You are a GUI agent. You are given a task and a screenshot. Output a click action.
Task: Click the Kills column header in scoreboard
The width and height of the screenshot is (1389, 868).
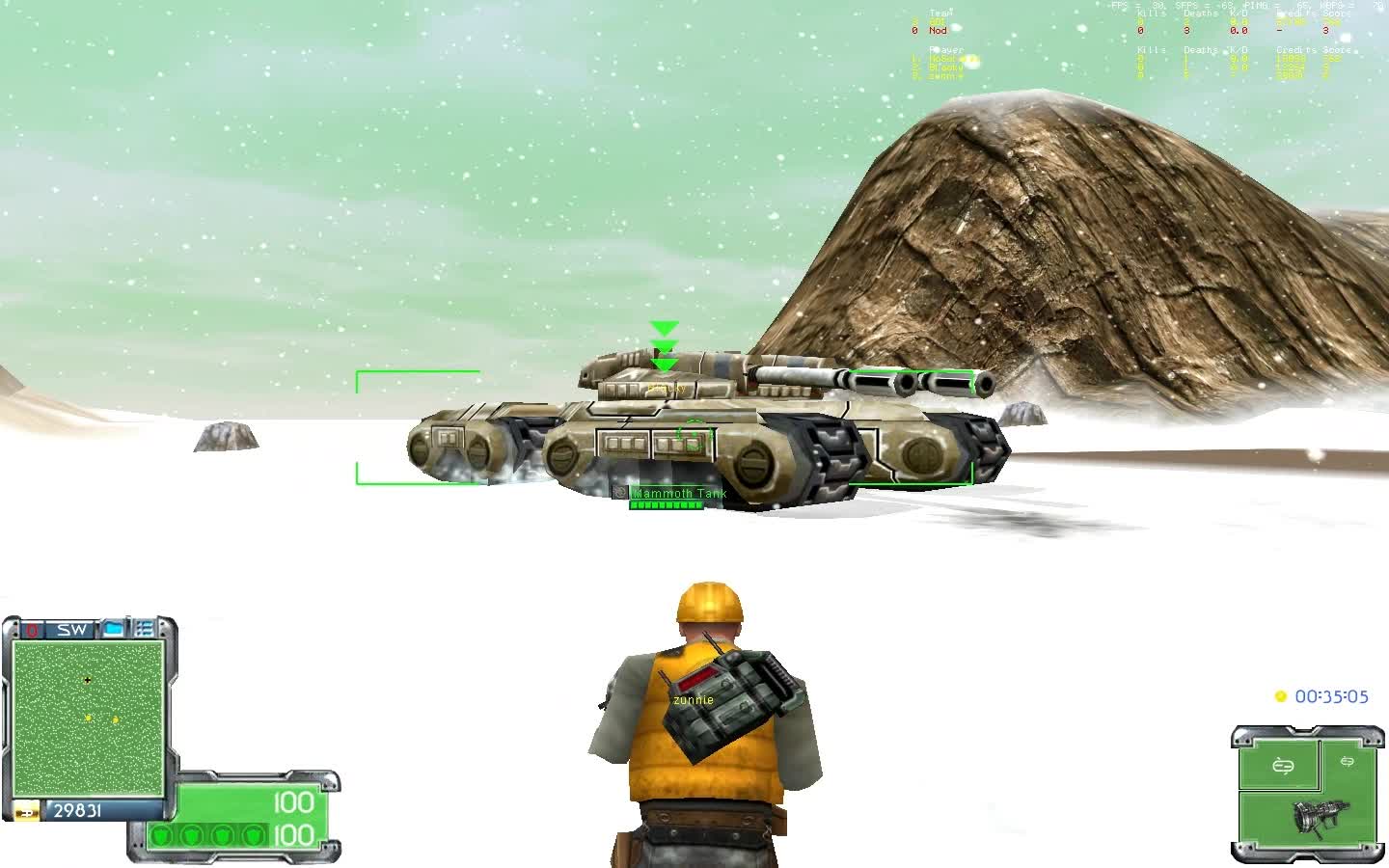(x=1151, y=13)
